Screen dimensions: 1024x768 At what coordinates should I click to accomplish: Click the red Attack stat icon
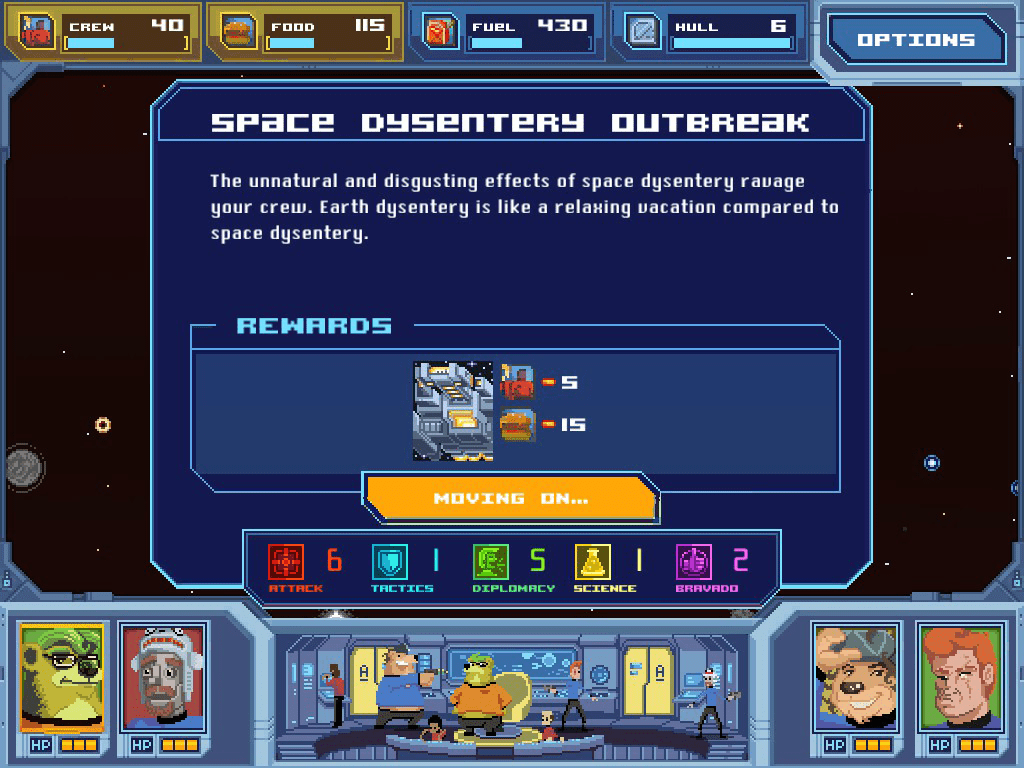point(286,562)
